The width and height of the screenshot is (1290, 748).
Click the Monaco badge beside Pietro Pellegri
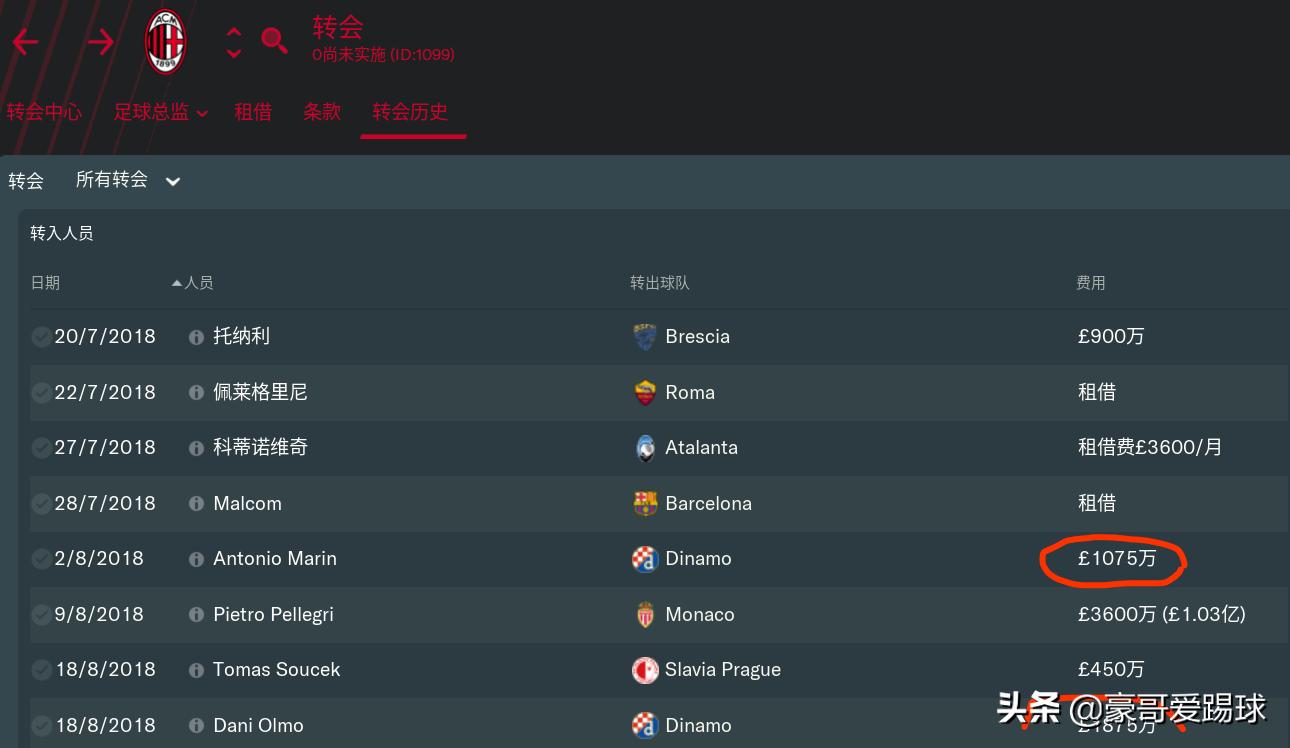pyautogui.click(x=645, y=614)
